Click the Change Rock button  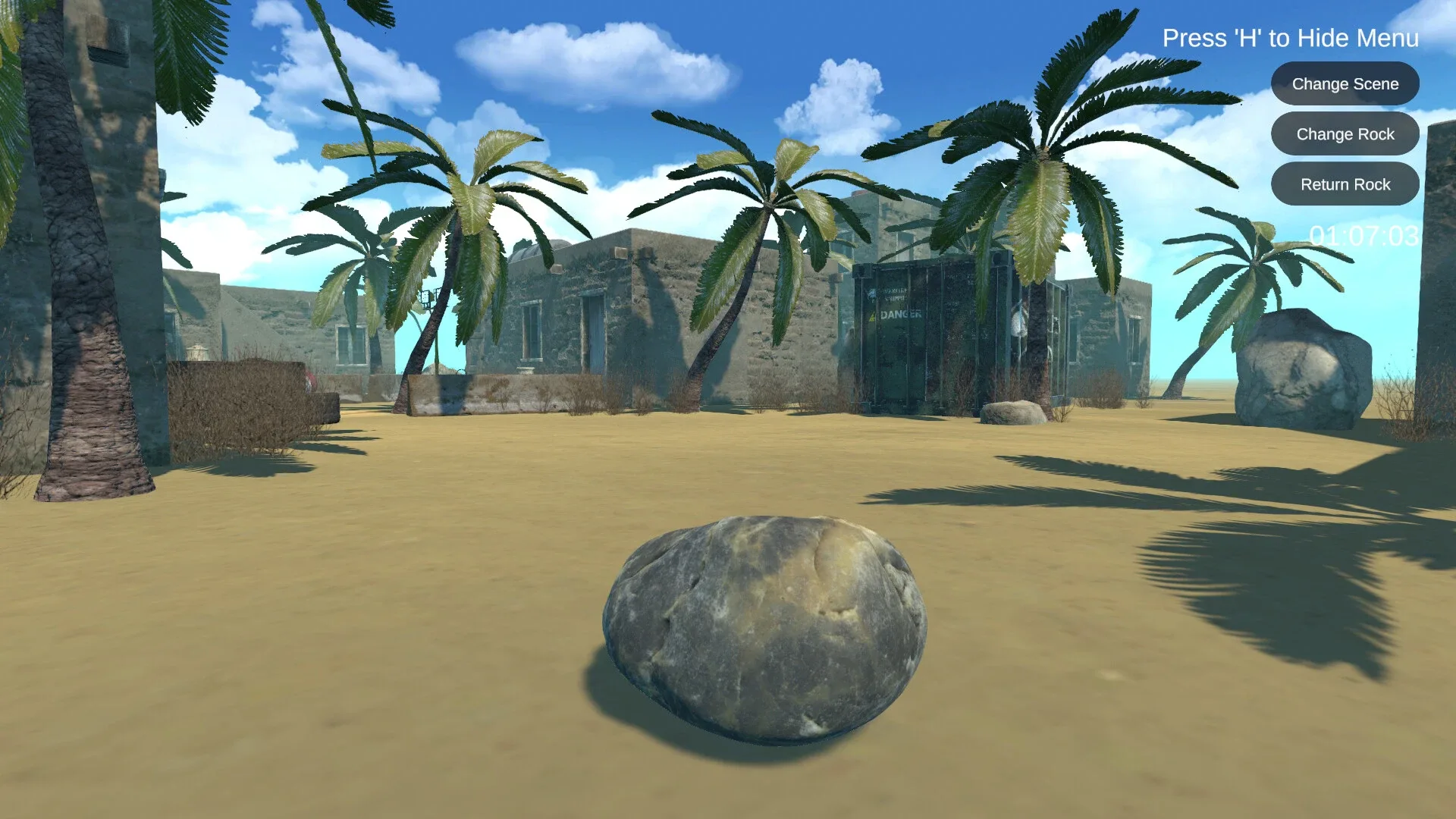pyautogui.click(x=1345, y=133)
